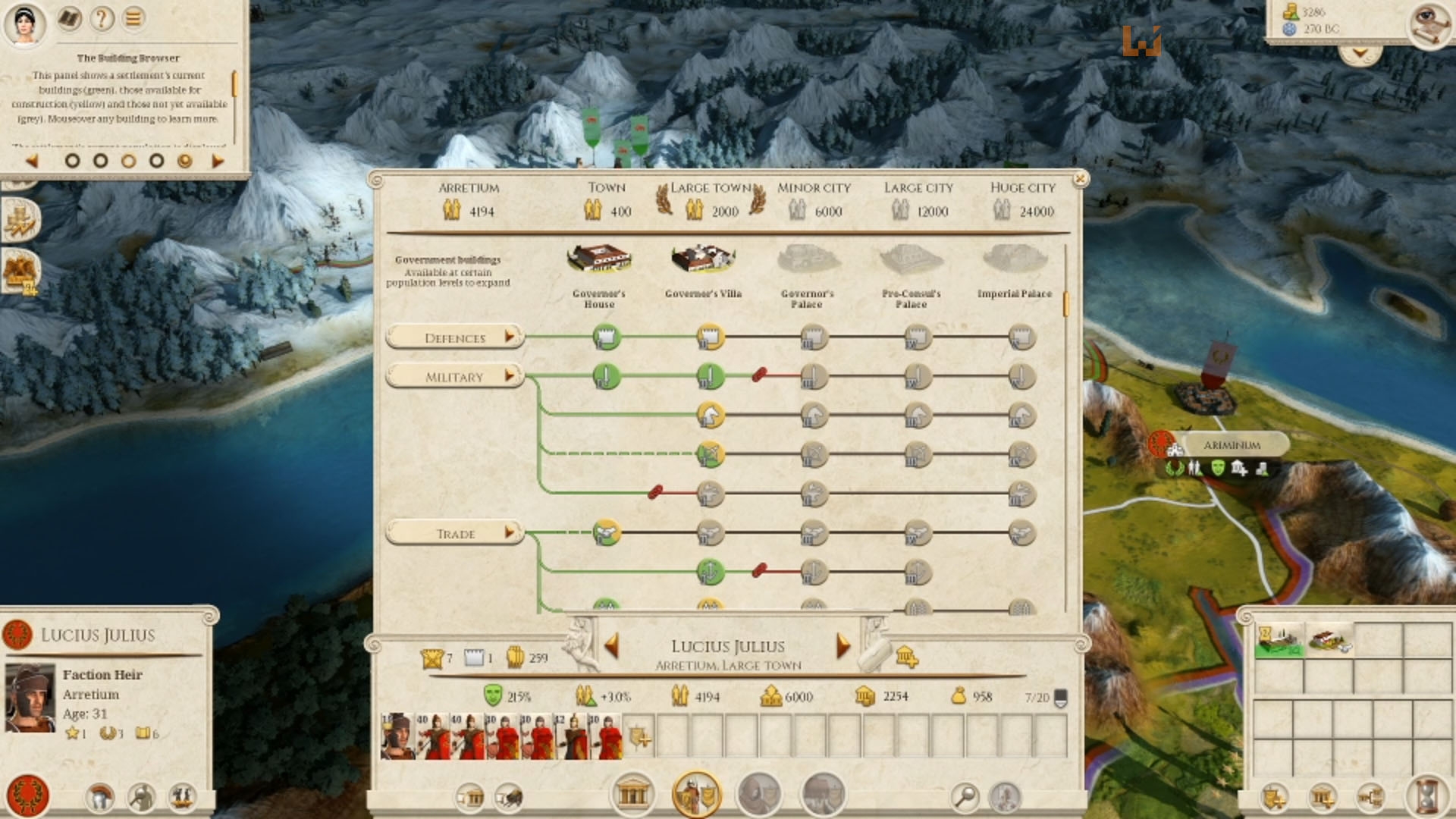The image size is (1456, 819).
Task: Show the next advisor tip page
Action: [218, 161]
